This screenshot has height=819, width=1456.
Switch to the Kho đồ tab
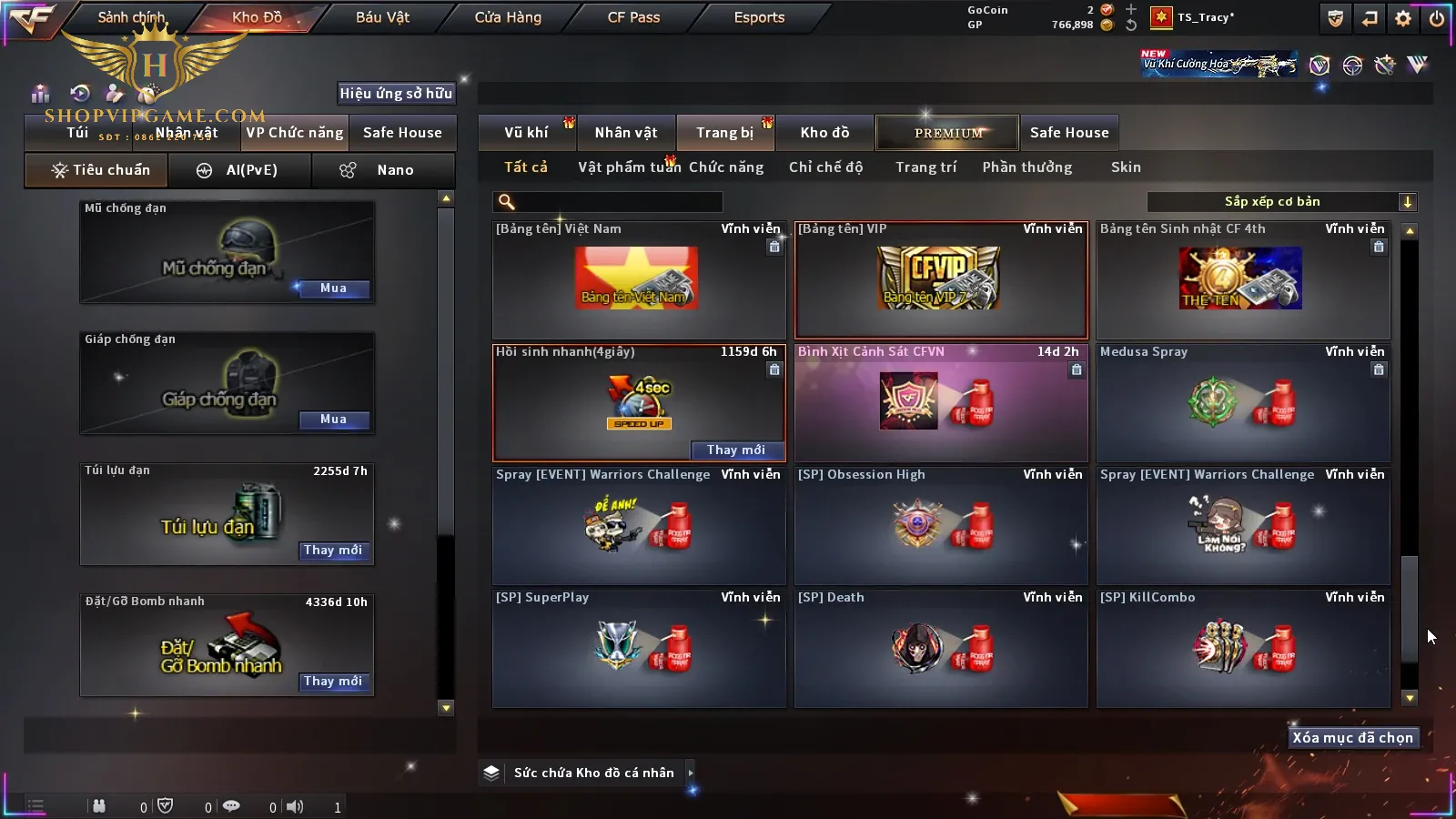[x=824, y=133]
